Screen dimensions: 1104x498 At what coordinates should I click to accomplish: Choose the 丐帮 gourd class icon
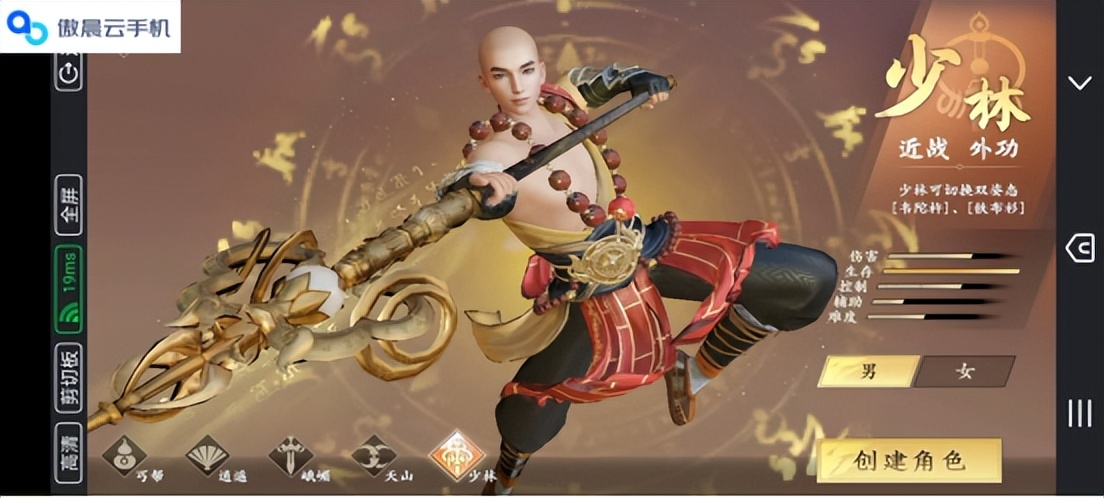(x=125, y=456)
